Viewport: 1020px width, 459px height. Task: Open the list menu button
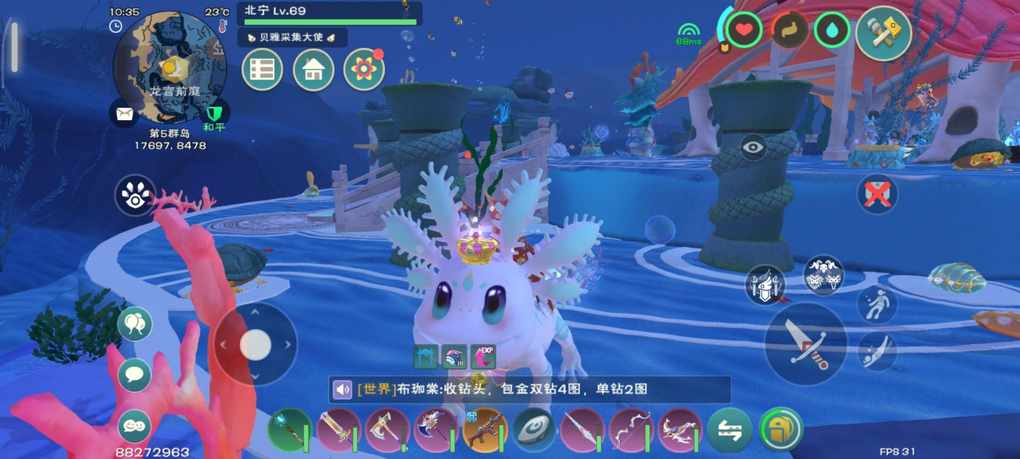coord(262,70)
